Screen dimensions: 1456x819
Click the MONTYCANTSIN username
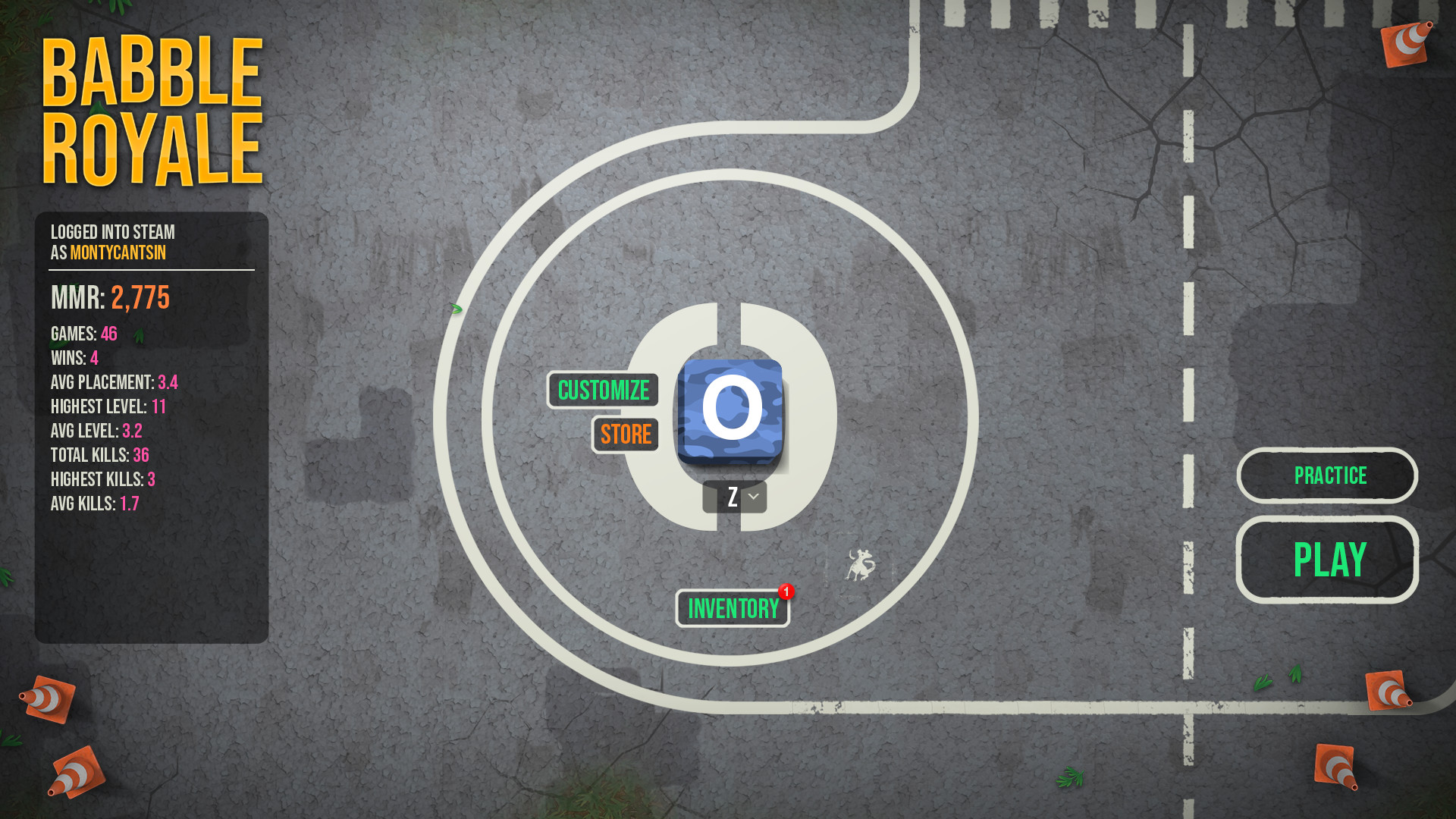tap(118, 250)
